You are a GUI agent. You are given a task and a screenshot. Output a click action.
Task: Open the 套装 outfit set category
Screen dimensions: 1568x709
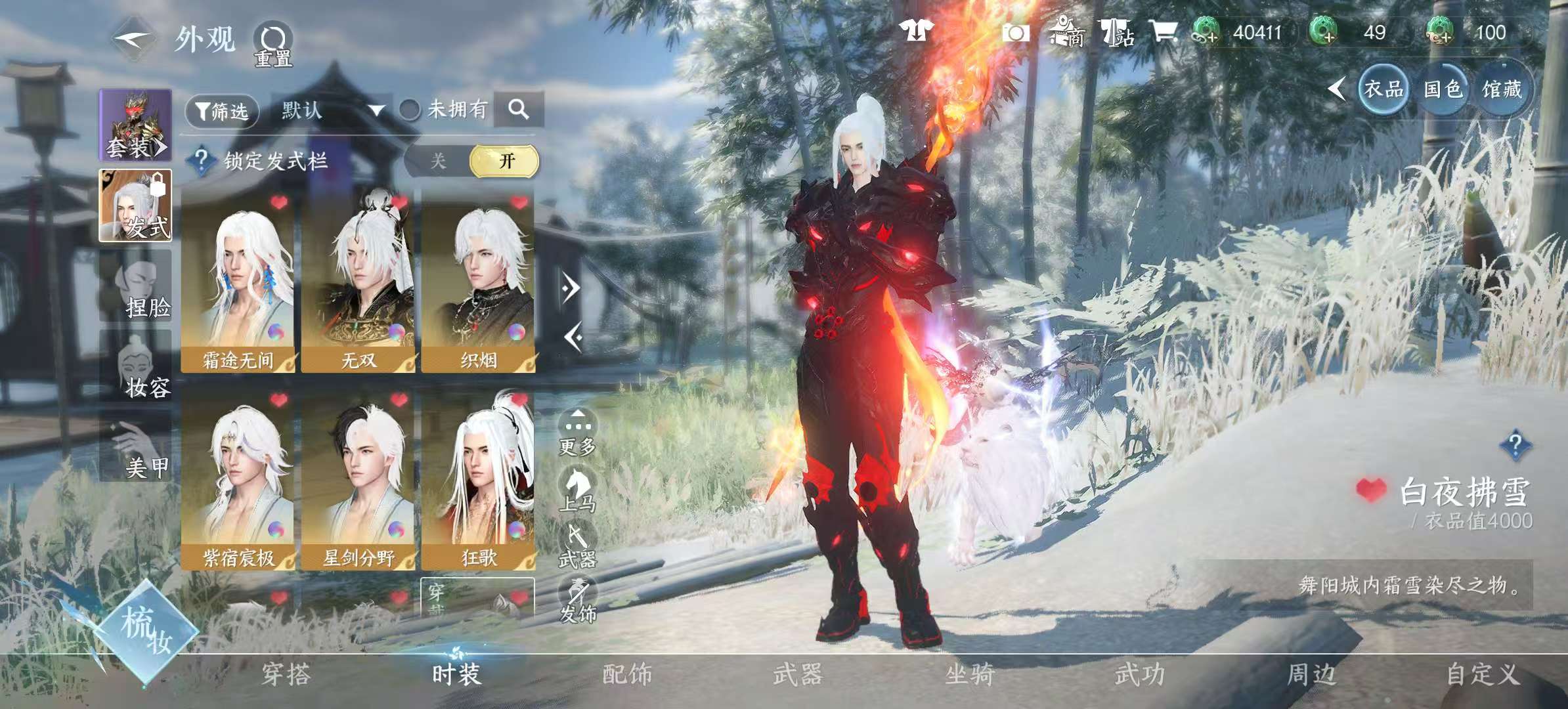click(x=135, y=125)
